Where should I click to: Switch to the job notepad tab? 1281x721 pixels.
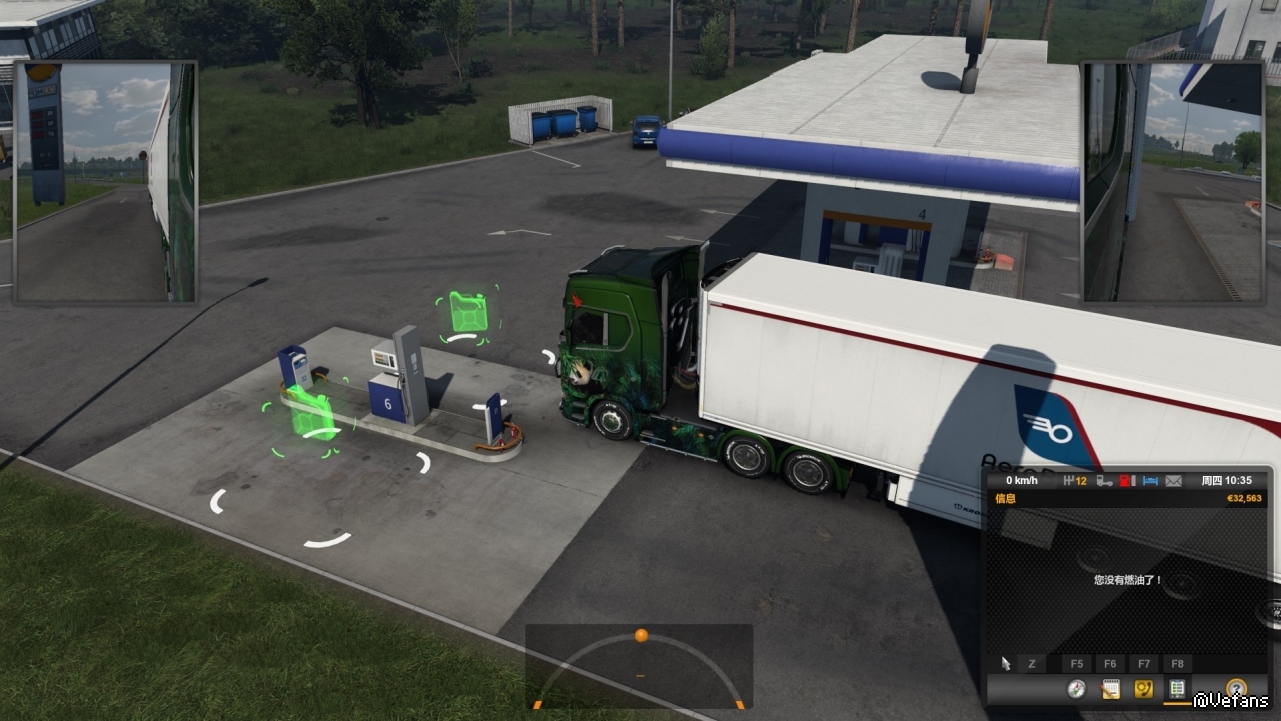point(1110,689)
